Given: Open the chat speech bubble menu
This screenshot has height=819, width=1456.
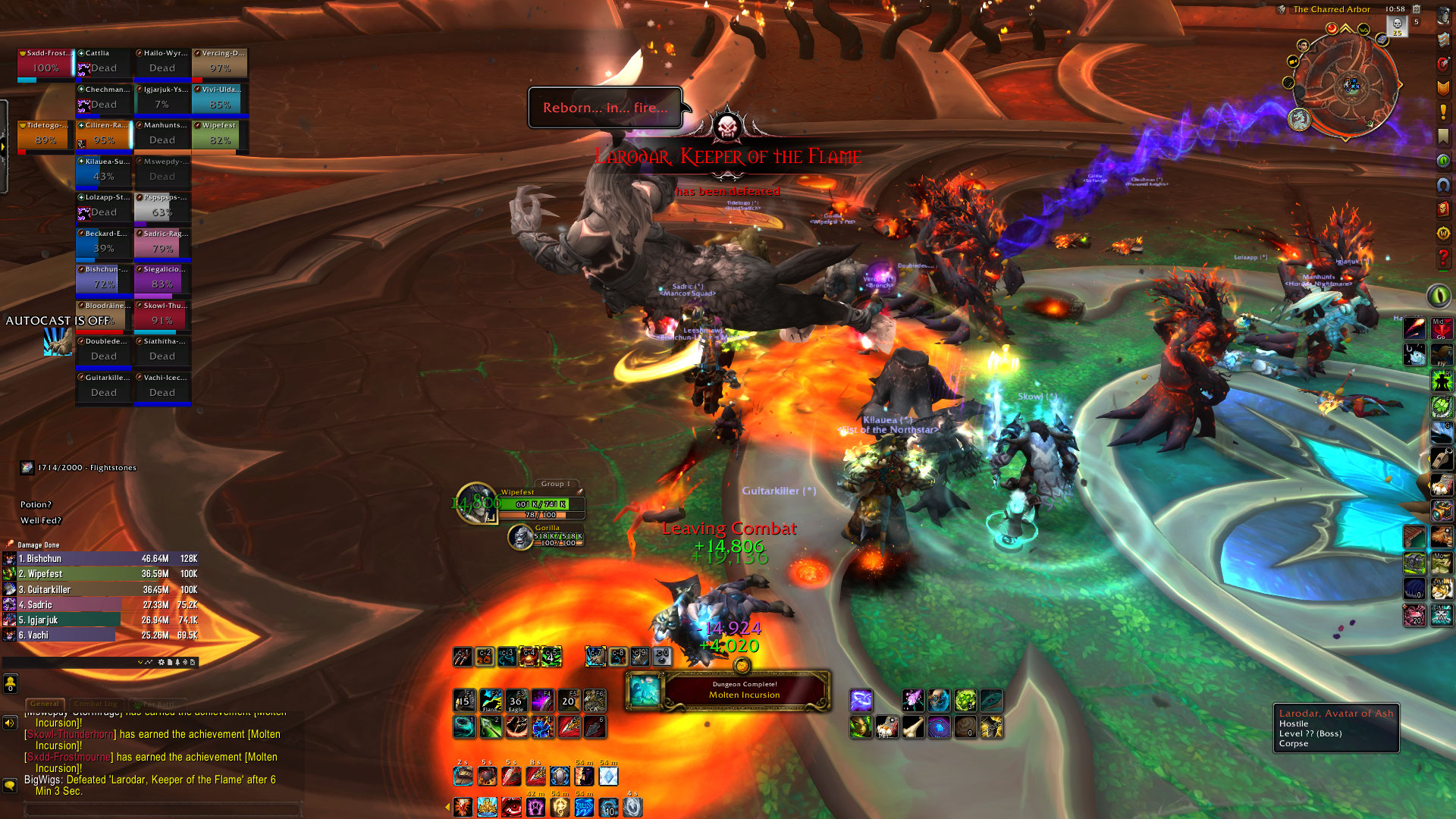Looking at the screenshot, I should (10, 786).
